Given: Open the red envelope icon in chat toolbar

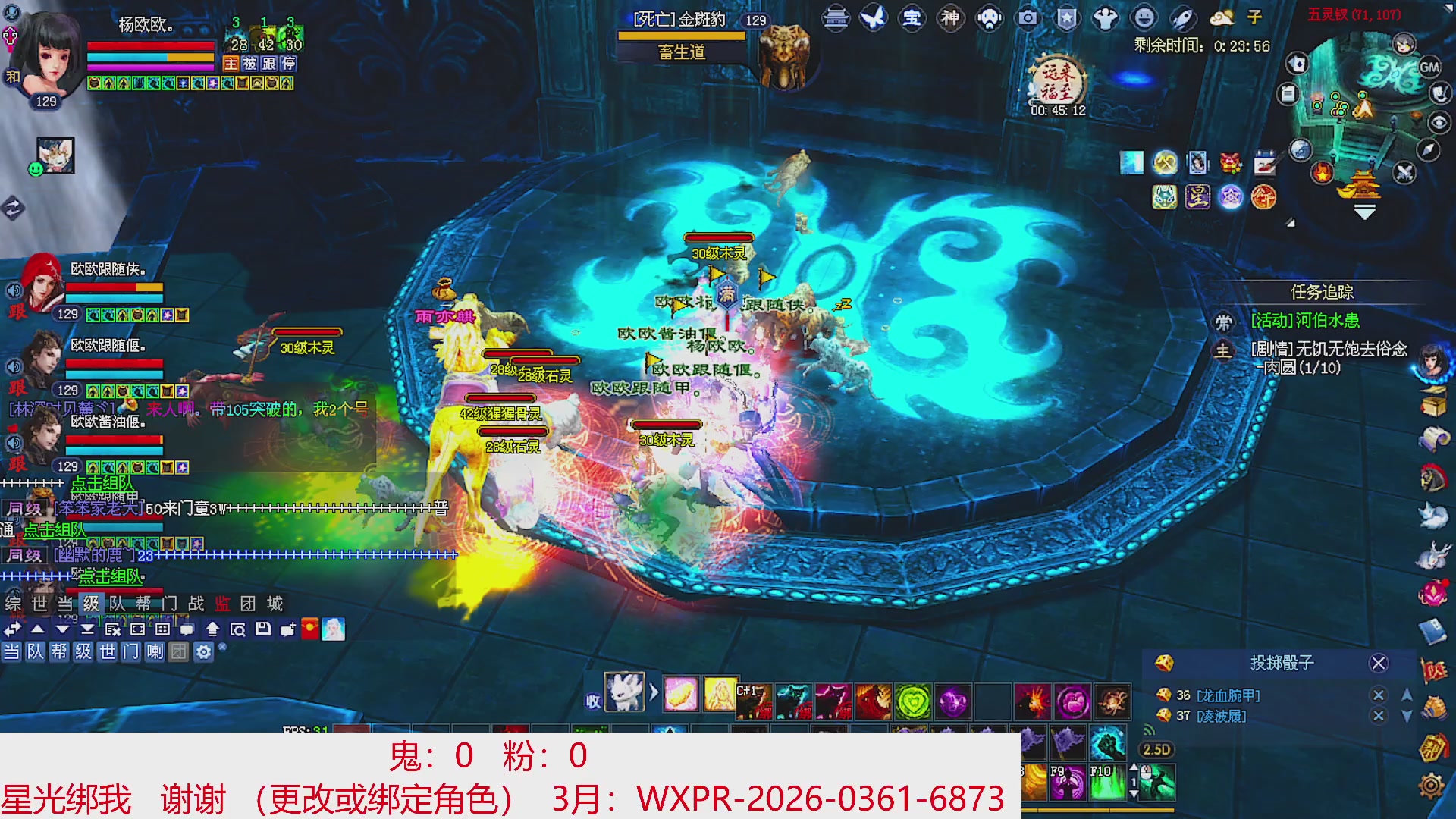Looking at the screenshot, I should pyautogui.click(x=309, y=628).
